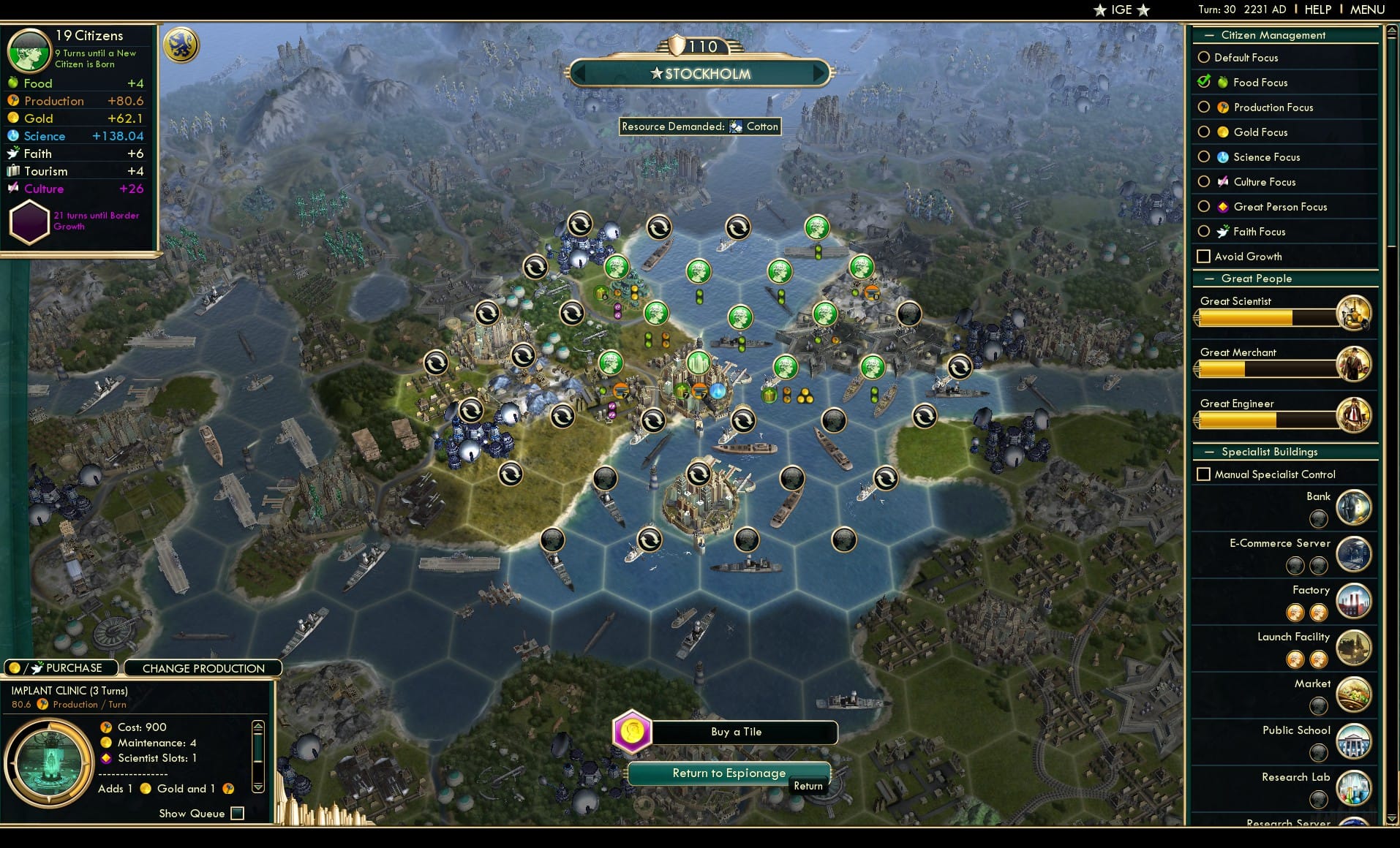Toggle the Show Queue checkbox
Screen dimensions: 1400x848
[x=237, y=813]
